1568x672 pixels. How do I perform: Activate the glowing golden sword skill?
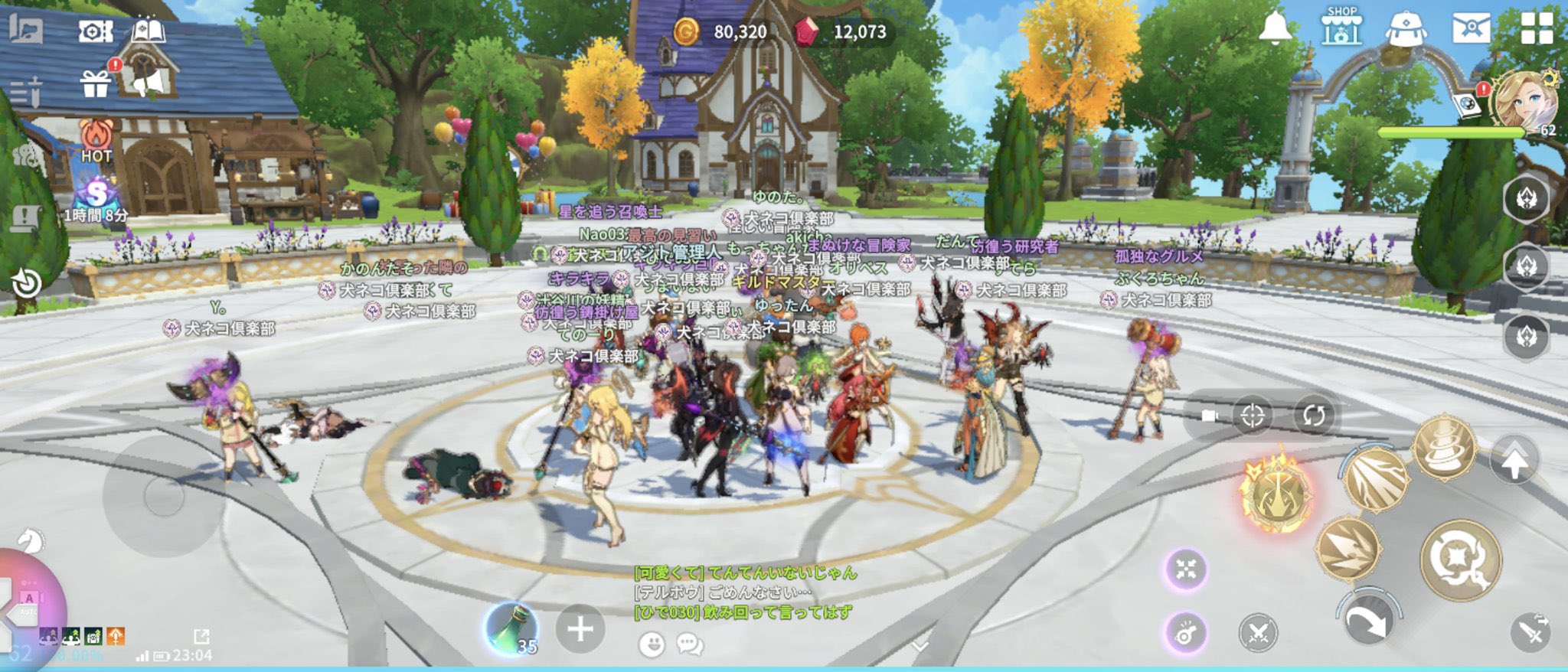(x=1276, y=494)
